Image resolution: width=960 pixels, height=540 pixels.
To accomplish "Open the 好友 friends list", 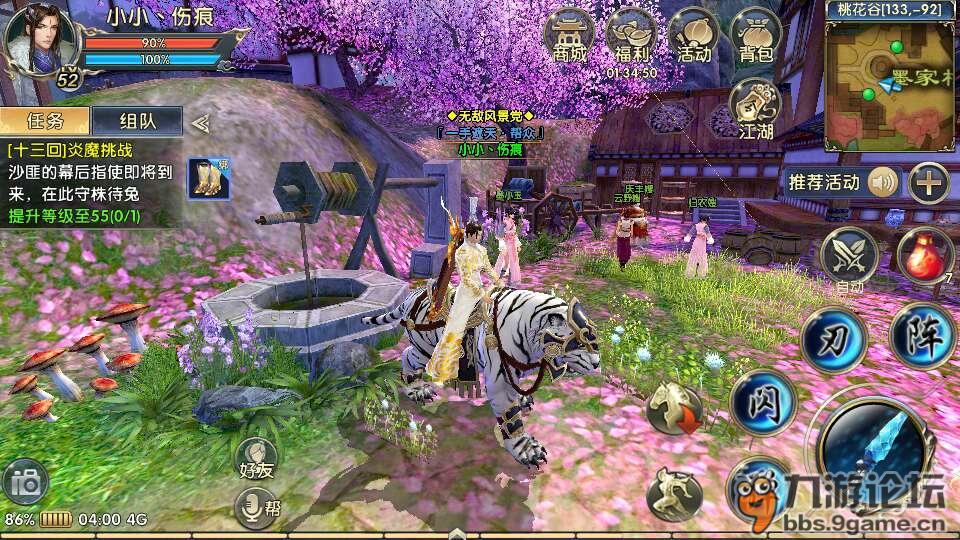I will [257, 460].
